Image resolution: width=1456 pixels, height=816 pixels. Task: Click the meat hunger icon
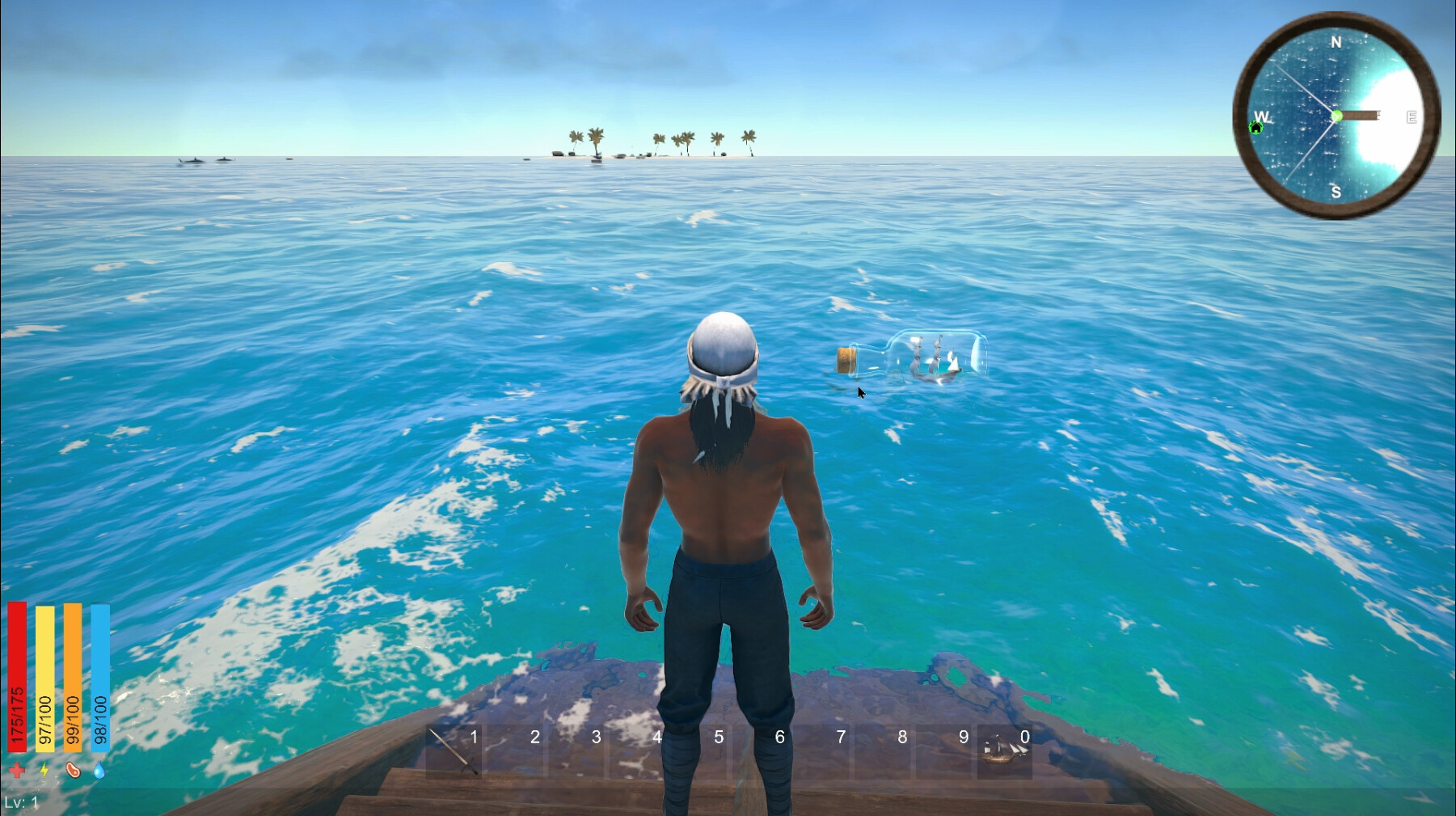(x=74, y=770)
